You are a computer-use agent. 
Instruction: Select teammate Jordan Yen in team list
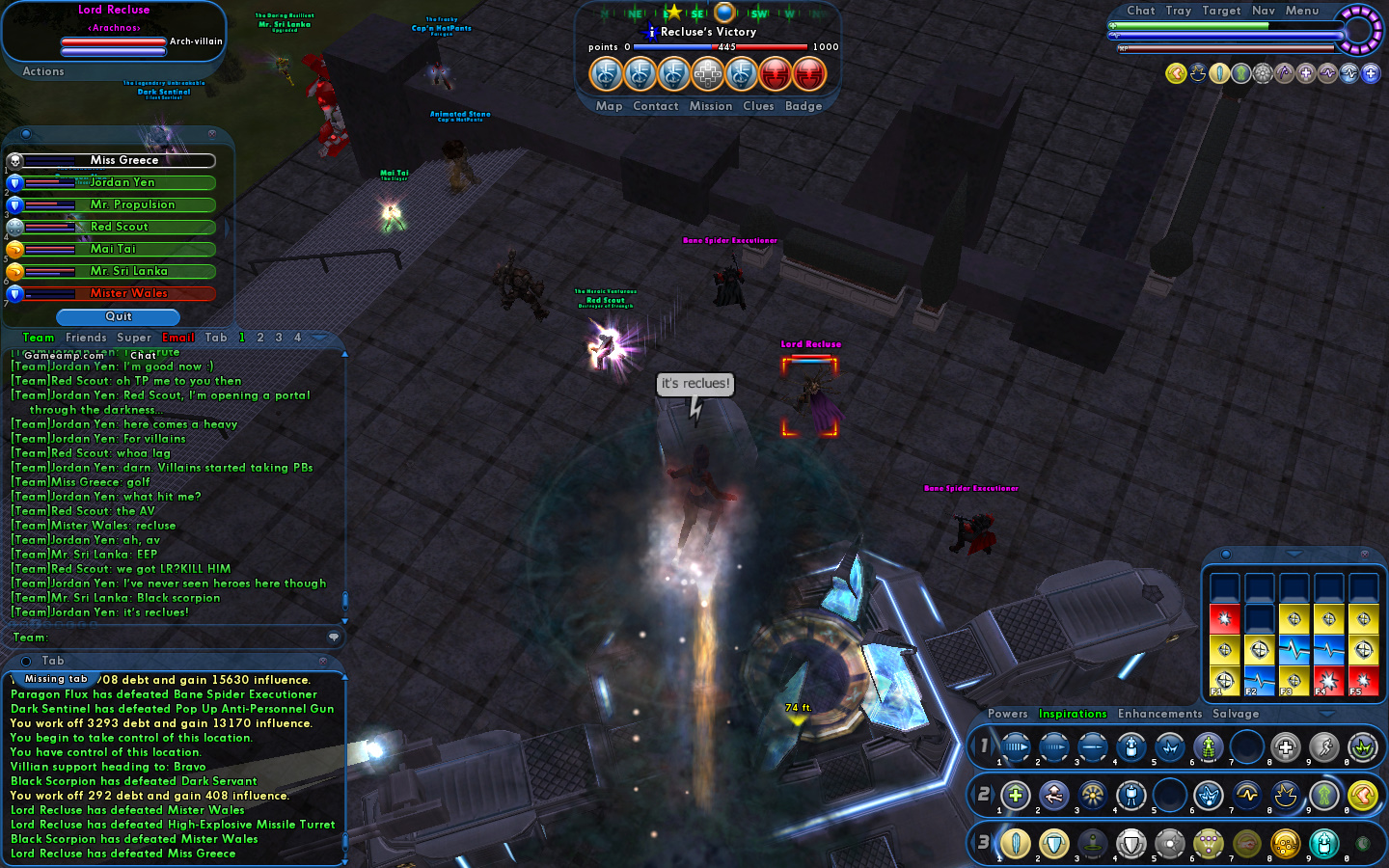[x=122, y=182]
